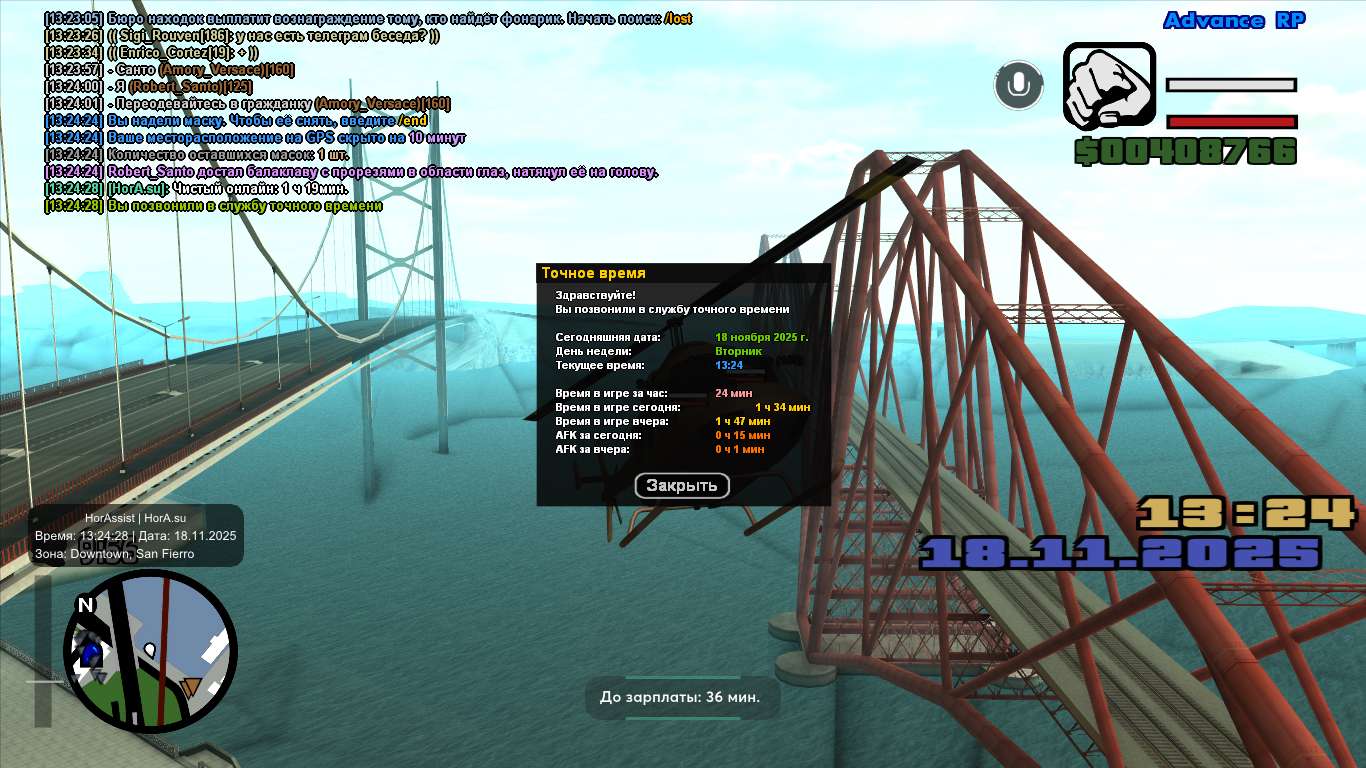Close the Точное время dialog with Закрыть

[682, 486]
